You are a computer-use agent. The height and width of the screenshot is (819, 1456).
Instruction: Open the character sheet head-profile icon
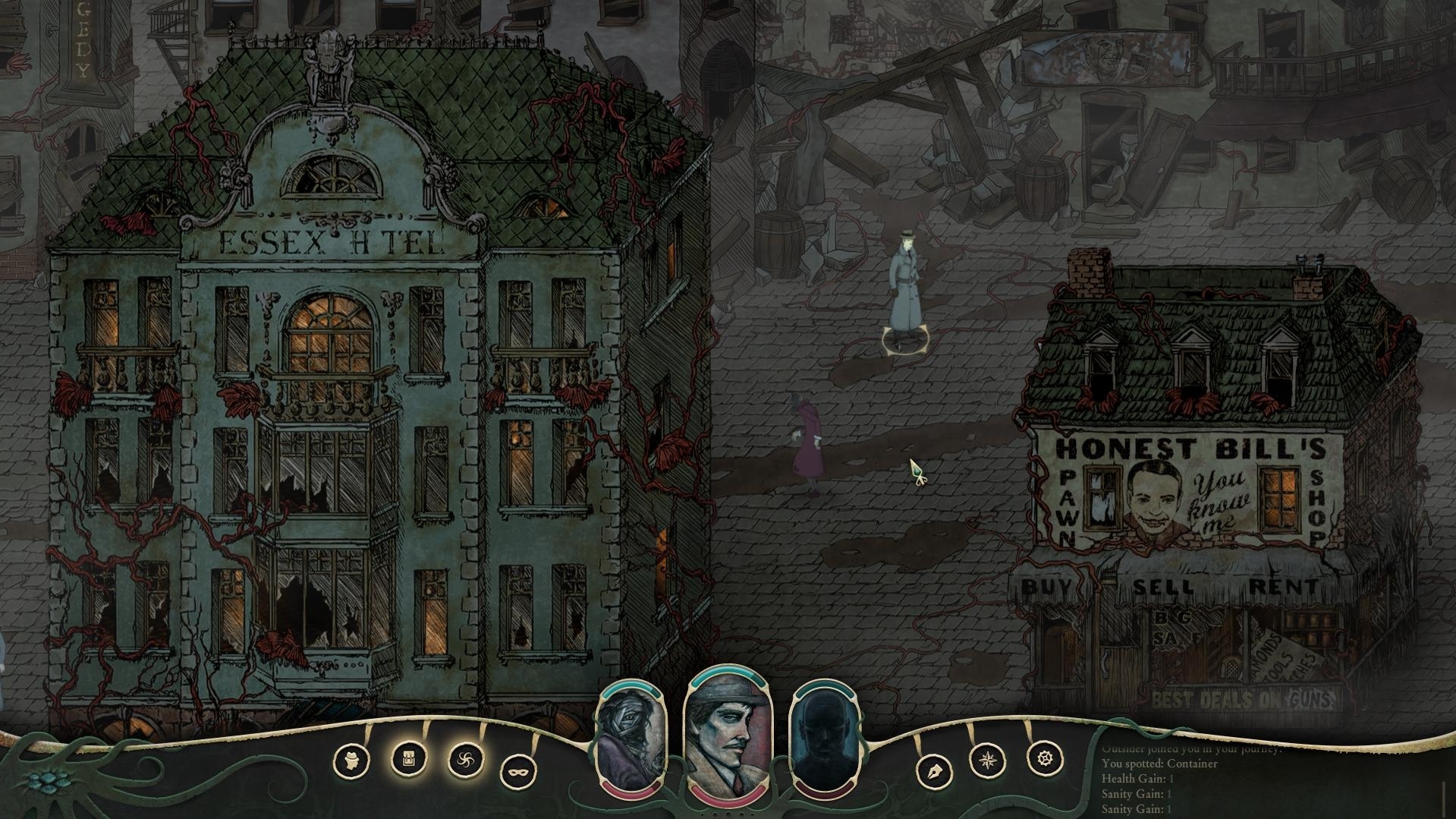(352, 760)
